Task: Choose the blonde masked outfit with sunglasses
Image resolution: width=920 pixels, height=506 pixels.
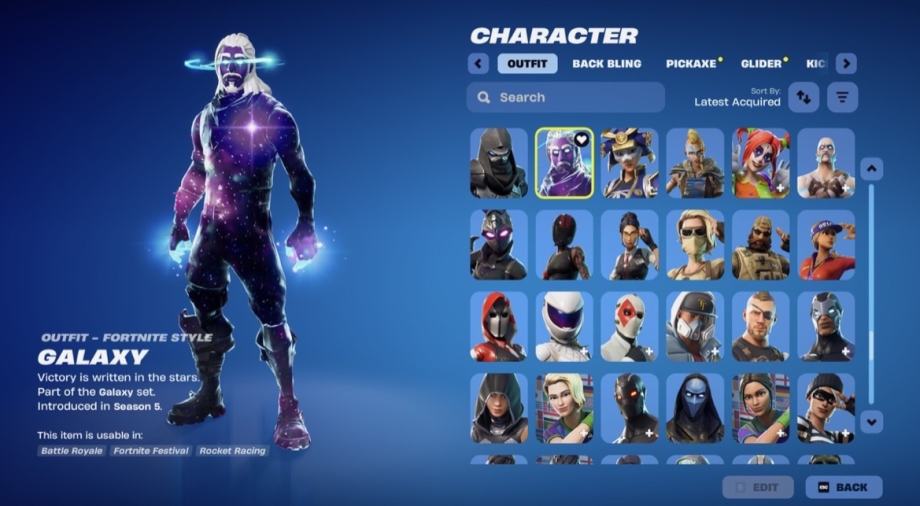Action: click(695, 245)
